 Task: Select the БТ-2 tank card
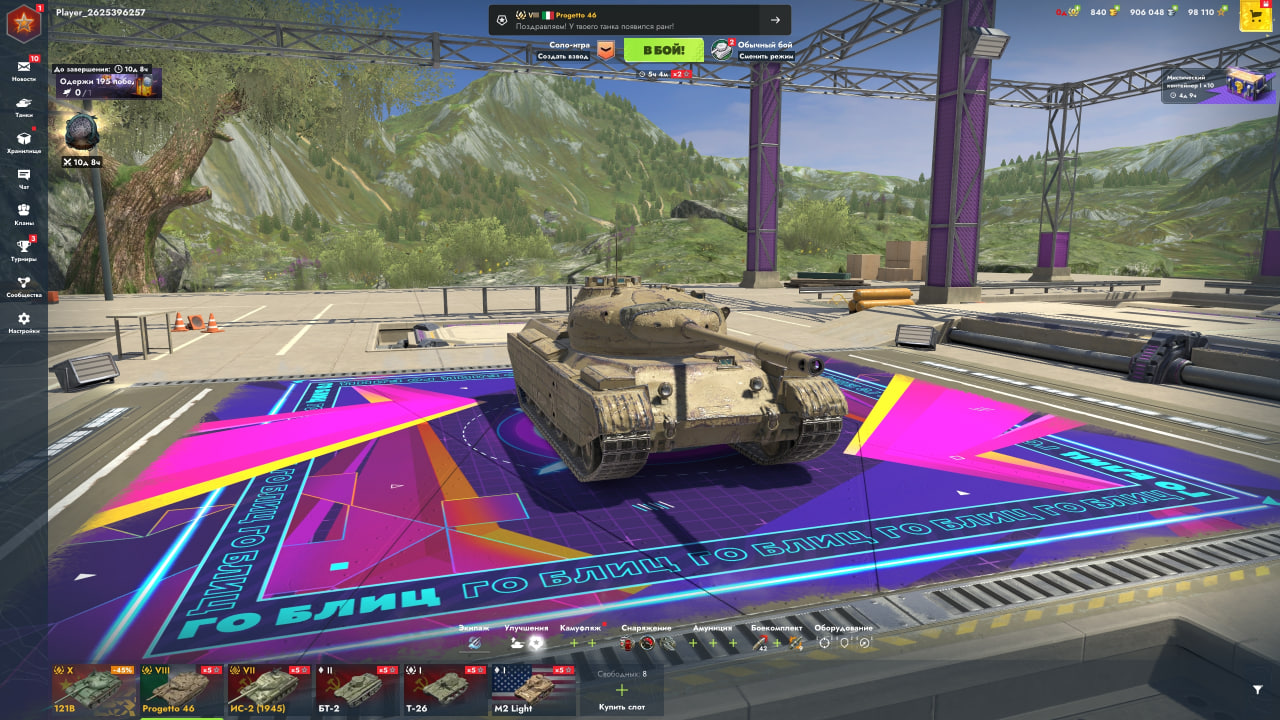coord(358,690)
